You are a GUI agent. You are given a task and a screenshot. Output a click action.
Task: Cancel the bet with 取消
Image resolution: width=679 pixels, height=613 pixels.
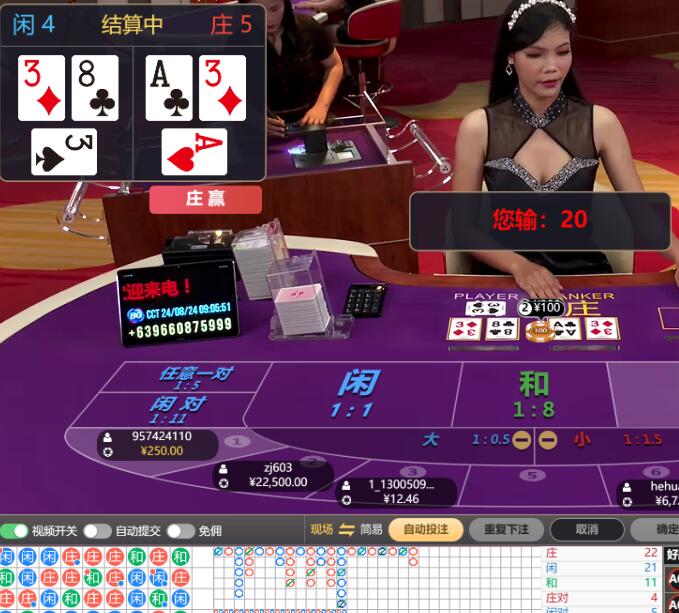tap(587, 530)
